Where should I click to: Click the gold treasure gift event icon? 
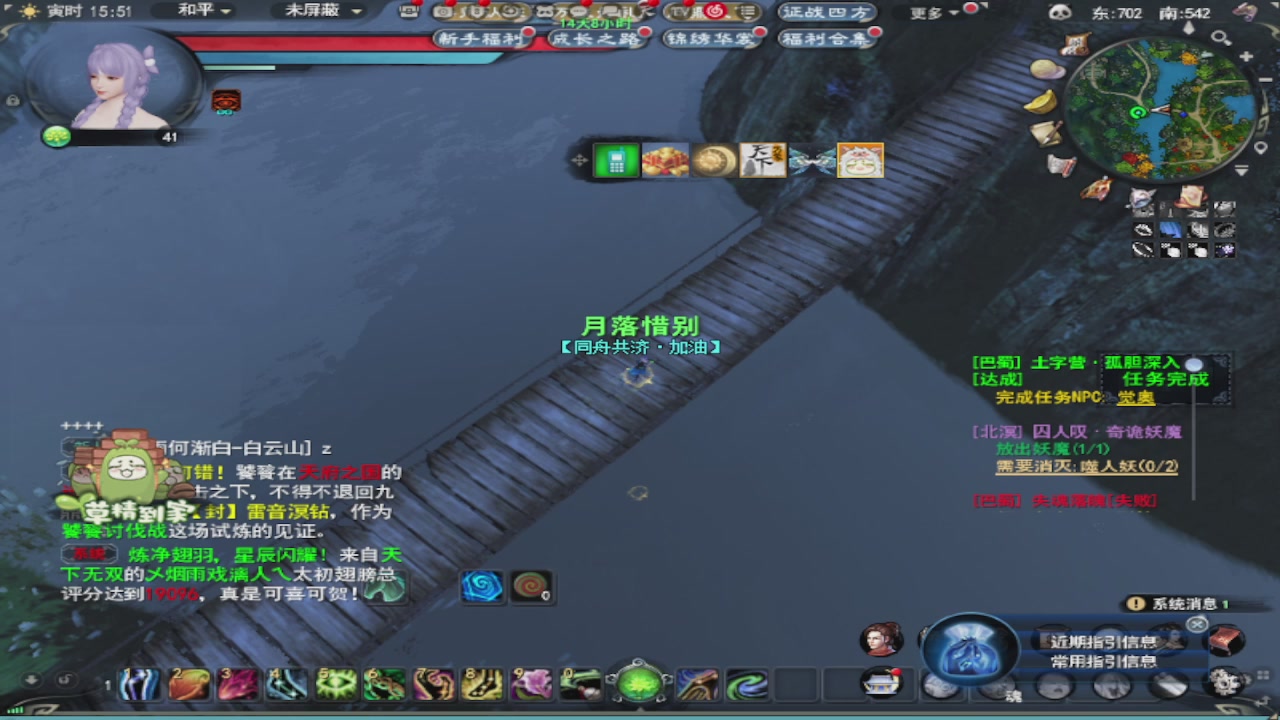point(665,160)
